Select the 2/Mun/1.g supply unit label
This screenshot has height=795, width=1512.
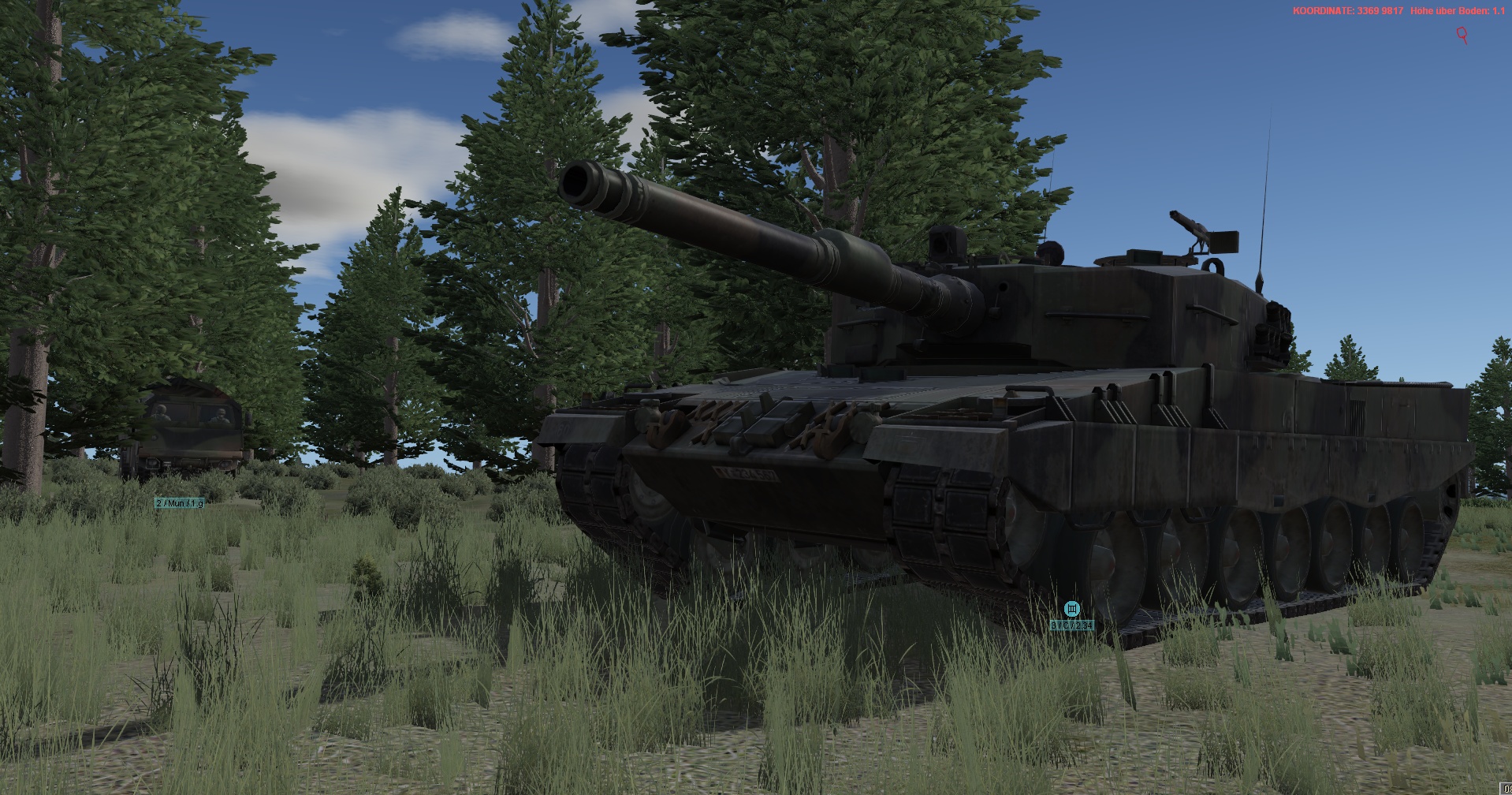pyautogui.click(x=179, y=503)
